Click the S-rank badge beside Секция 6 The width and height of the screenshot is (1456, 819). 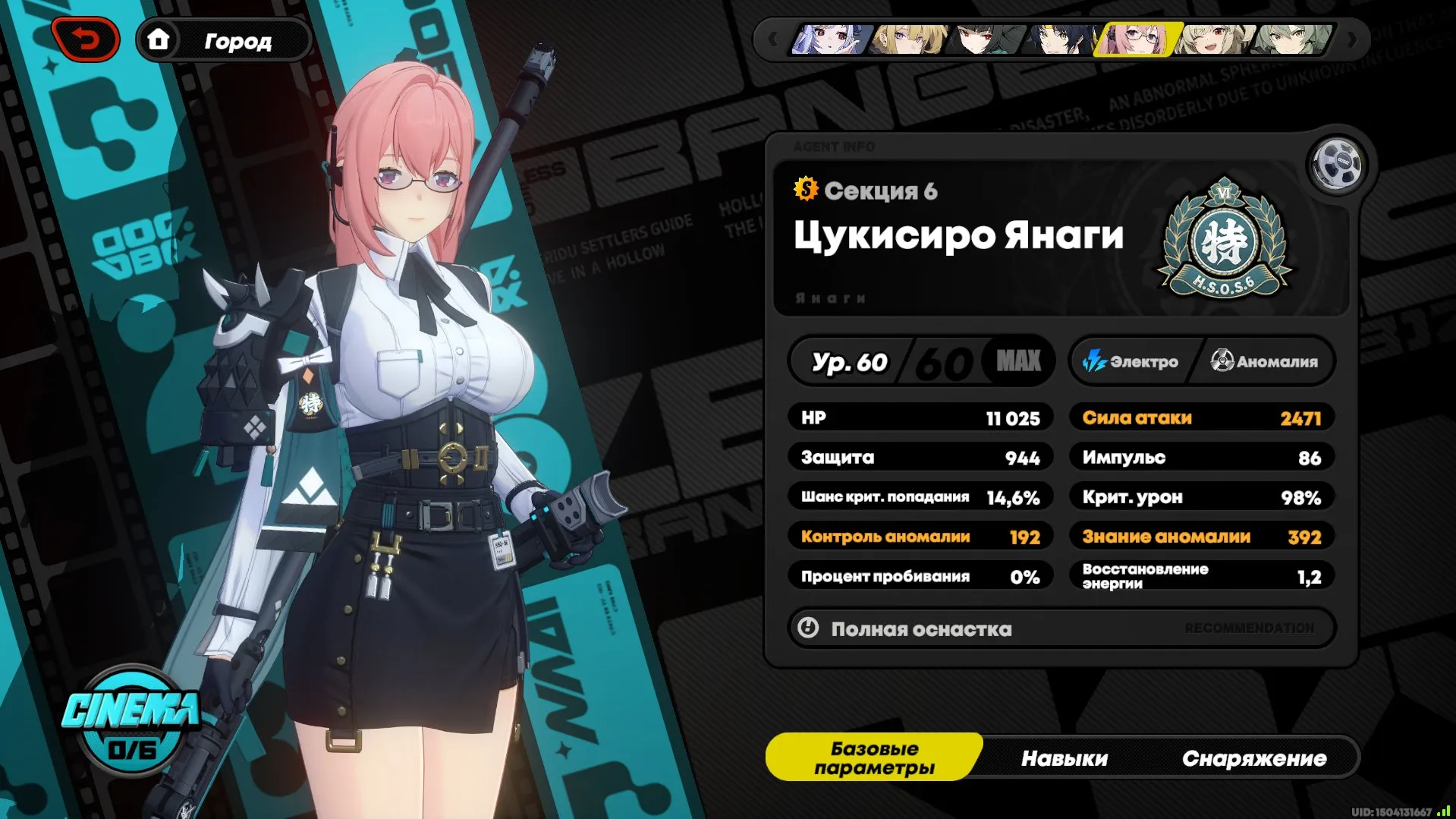coord(807,191)
